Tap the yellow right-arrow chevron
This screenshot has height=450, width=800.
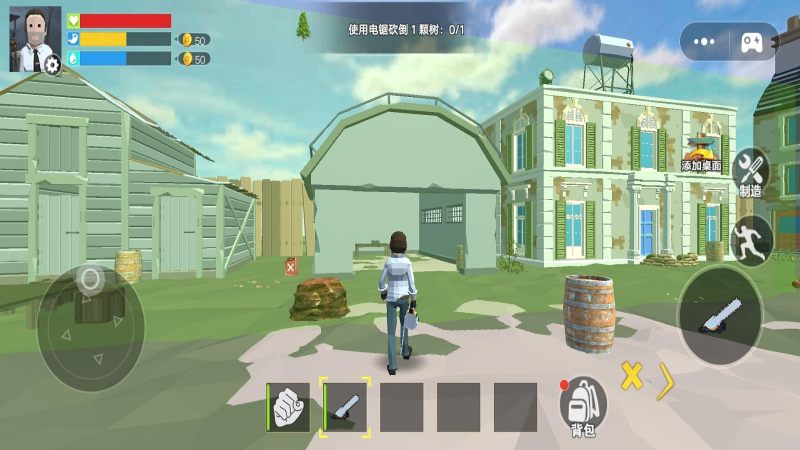[666, 382]
